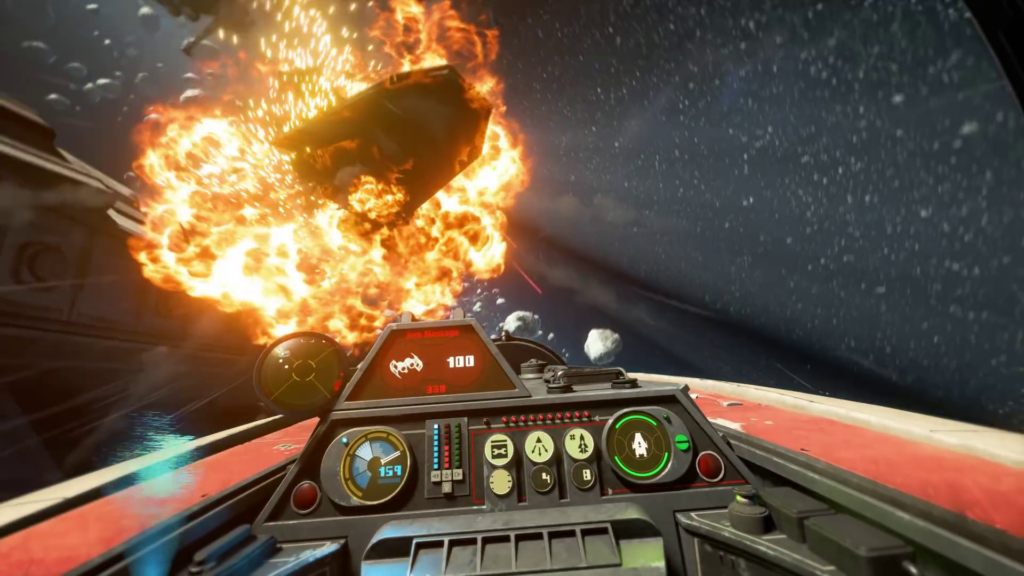
Task: Select the circular radar scope
Action: click(300, 373)
